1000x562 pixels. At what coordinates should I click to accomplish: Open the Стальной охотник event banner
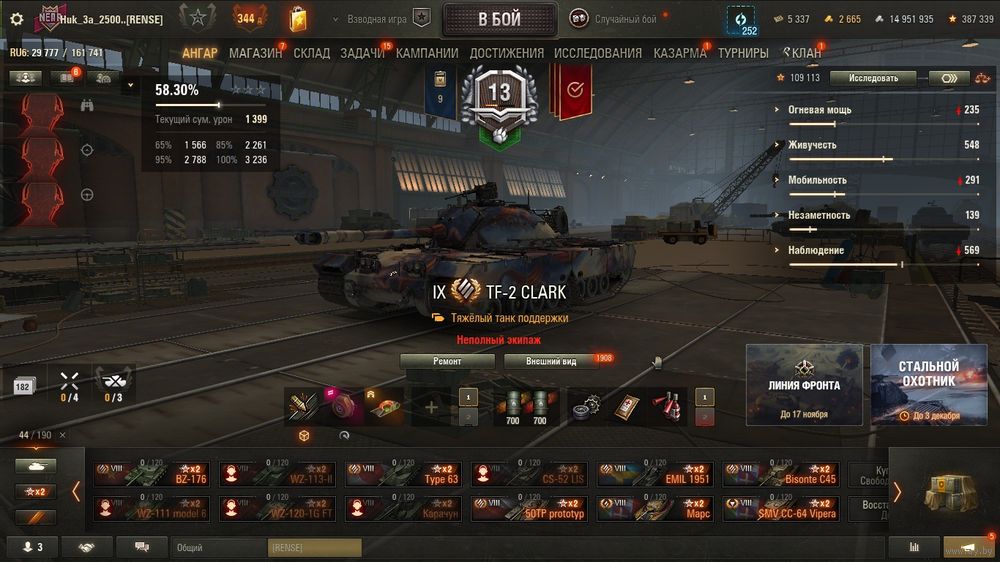coord(927,385)
